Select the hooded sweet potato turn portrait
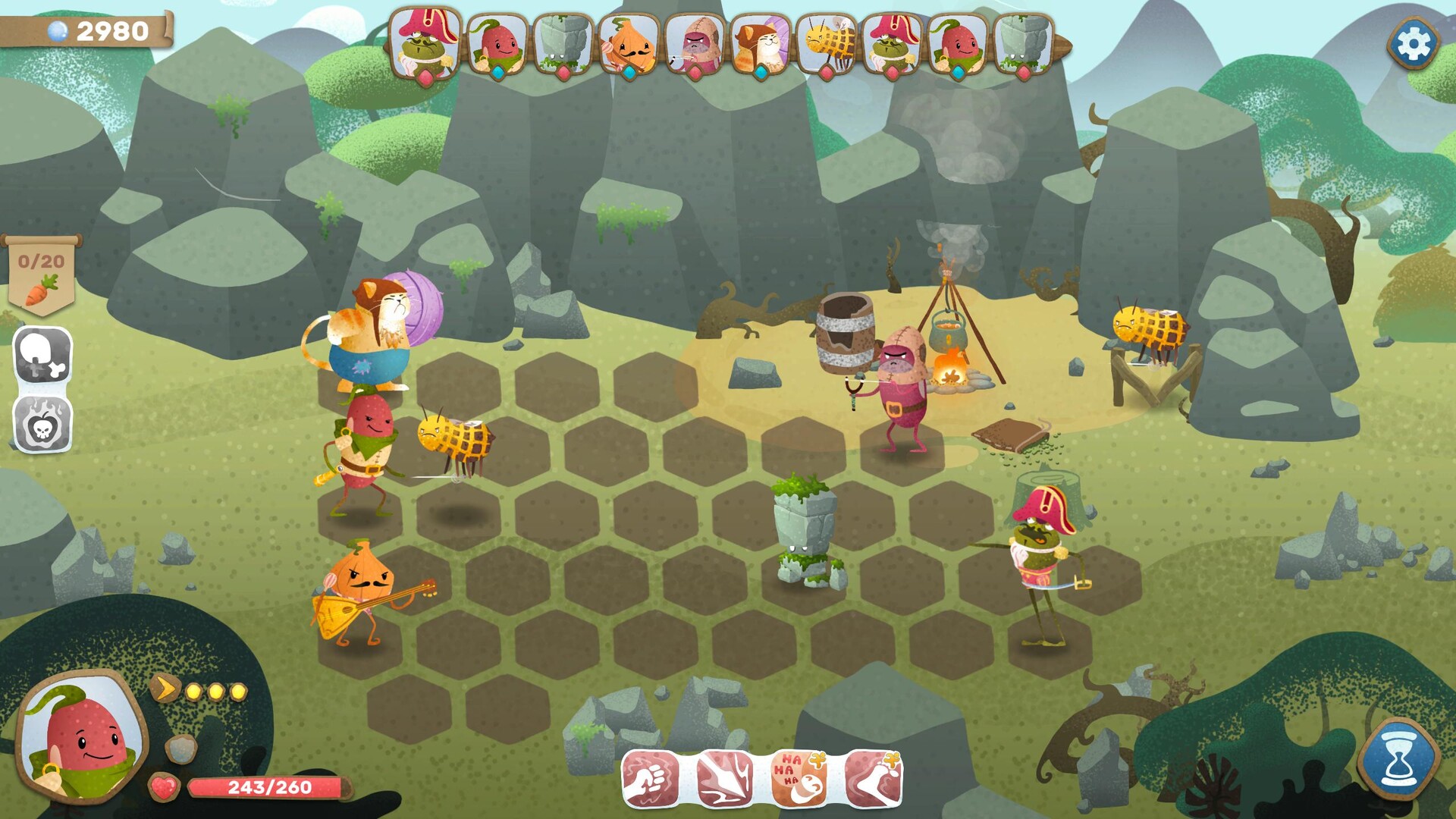 [x=695, y=44]
